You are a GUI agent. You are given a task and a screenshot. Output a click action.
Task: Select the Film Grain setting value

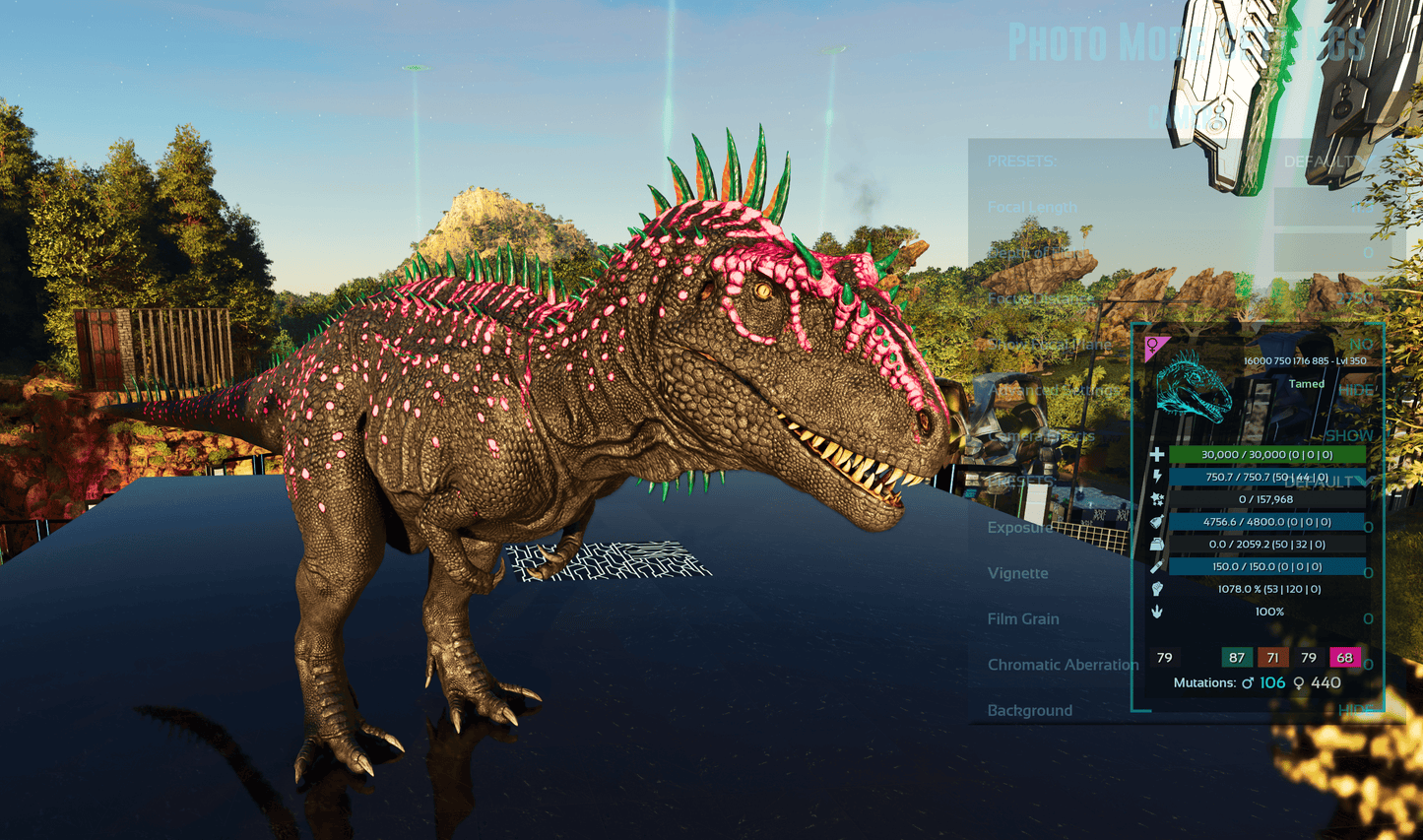1368,619
